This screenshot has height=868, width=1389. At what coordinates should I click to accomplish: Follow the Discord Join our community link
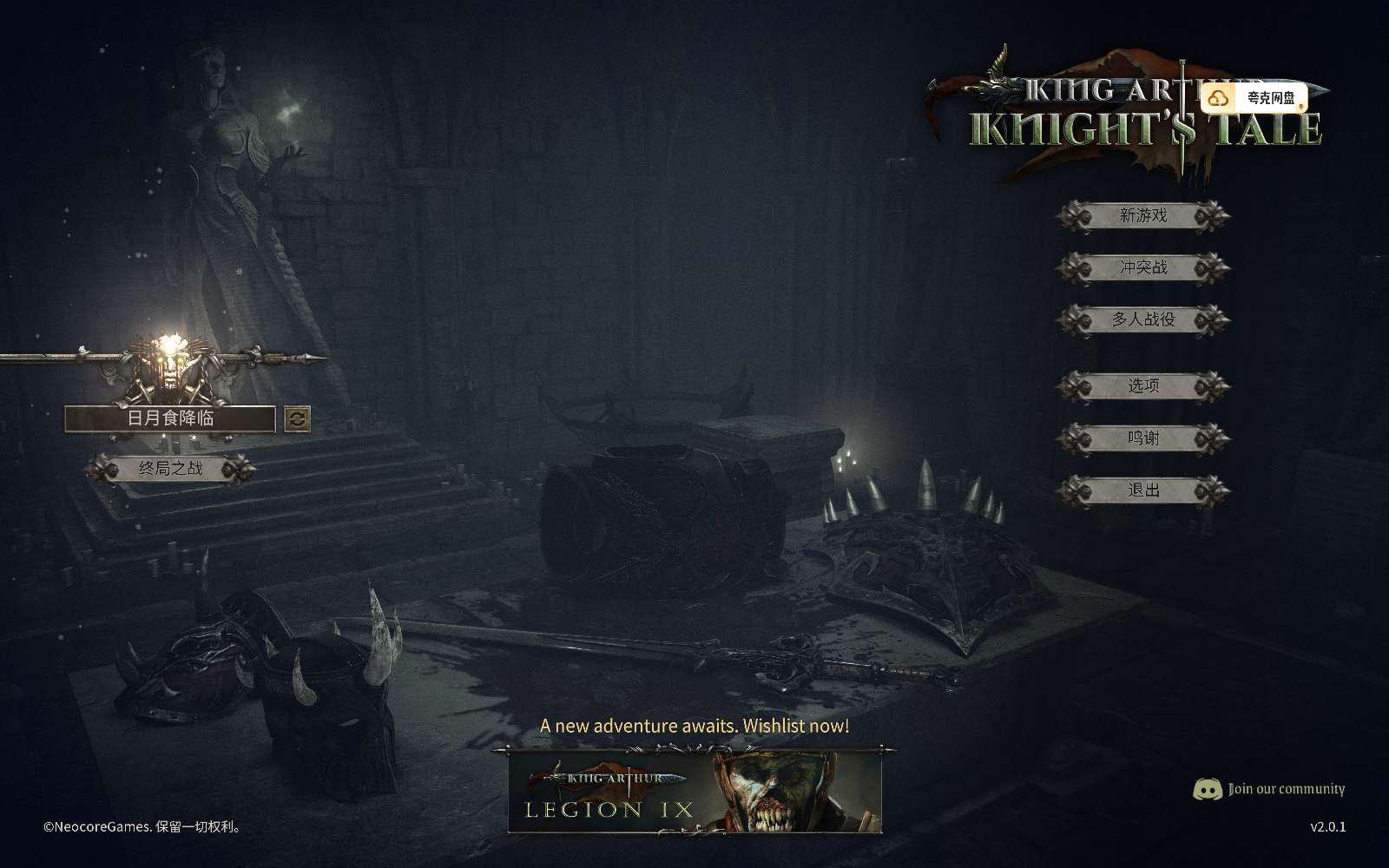tap(1269, 789)
